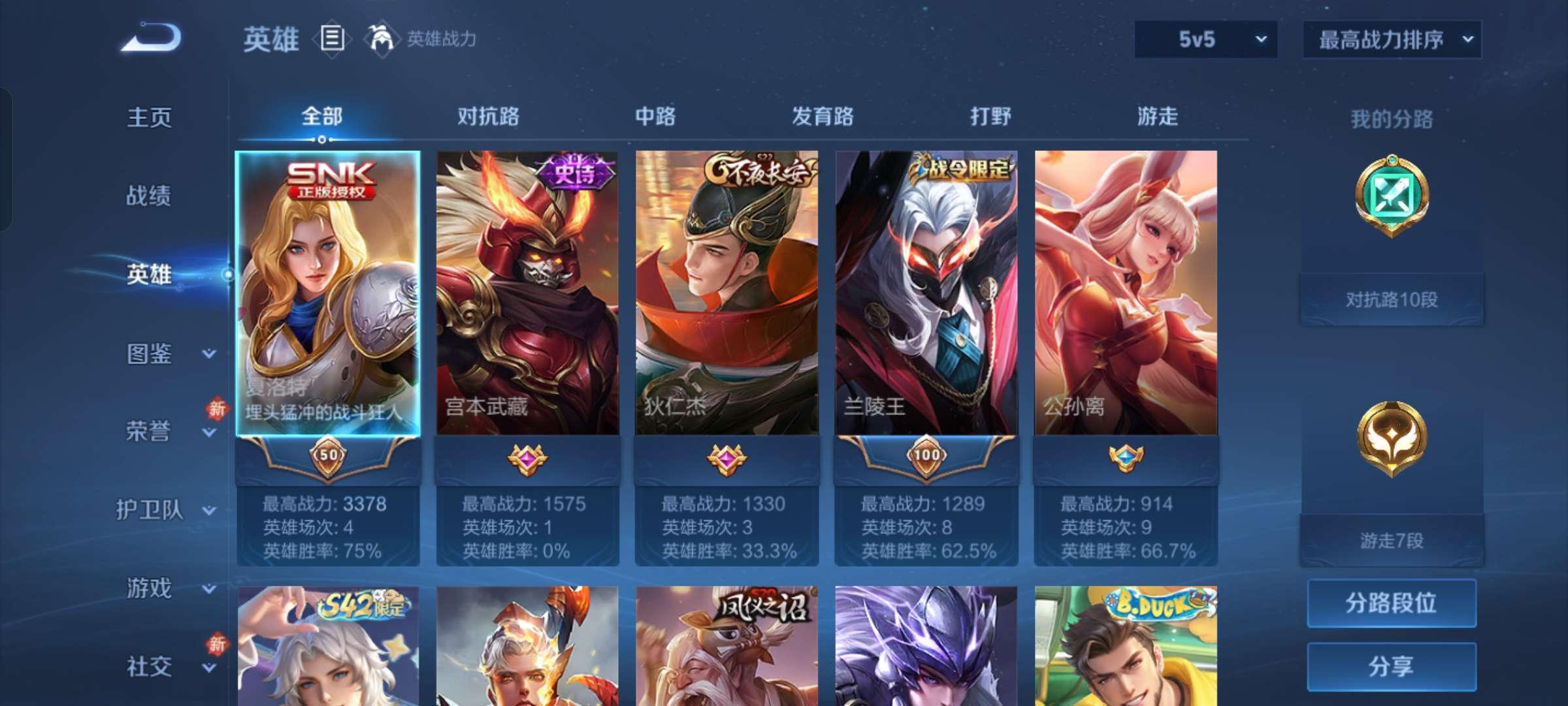Click the purple mastery emblem under 狄仁杰
Image resolution: width=1568 pixels, height=706 pixels.
click(x=727, y=456)
